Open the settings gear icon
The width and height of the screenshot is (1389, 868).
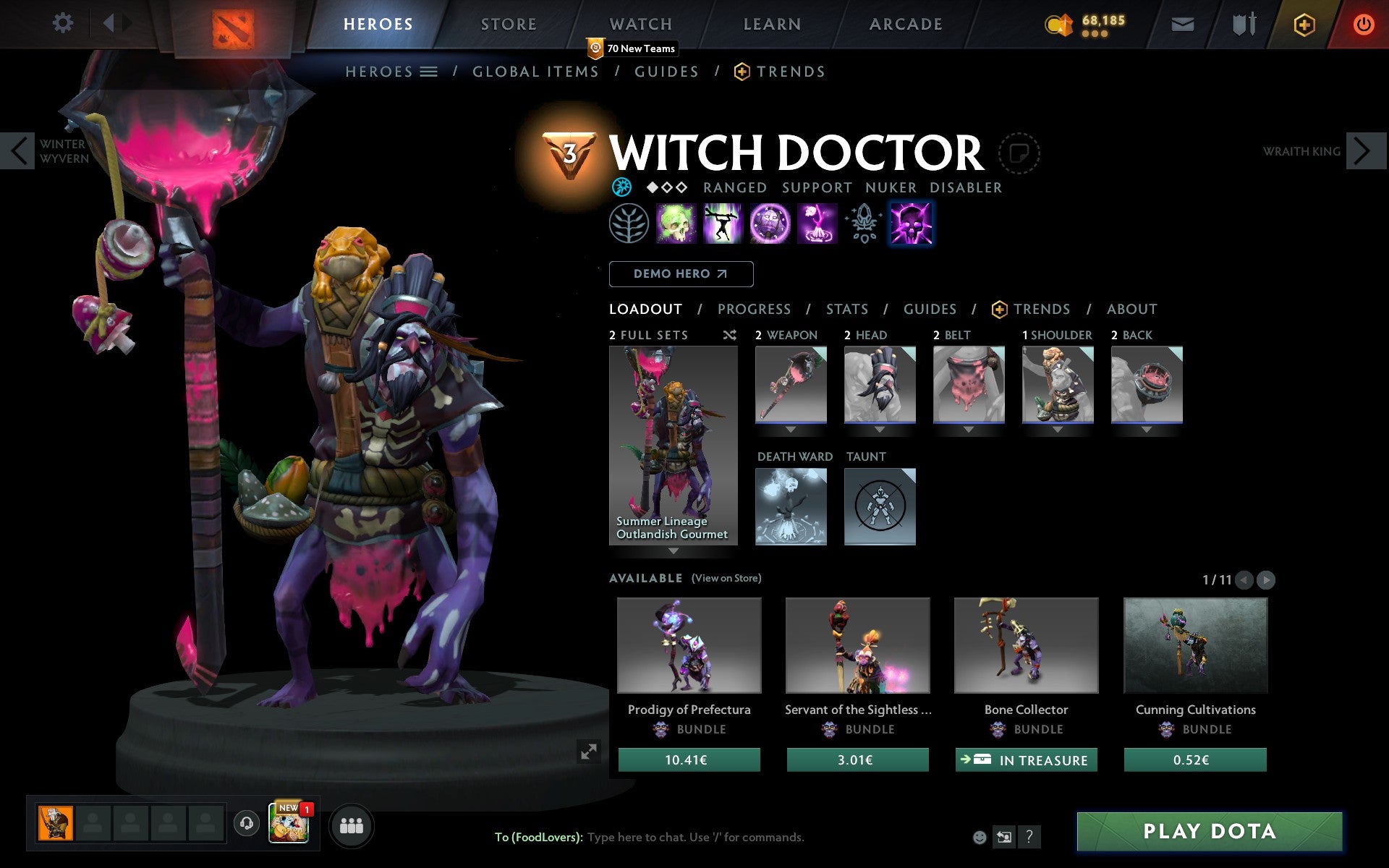[x=64, y=23]
